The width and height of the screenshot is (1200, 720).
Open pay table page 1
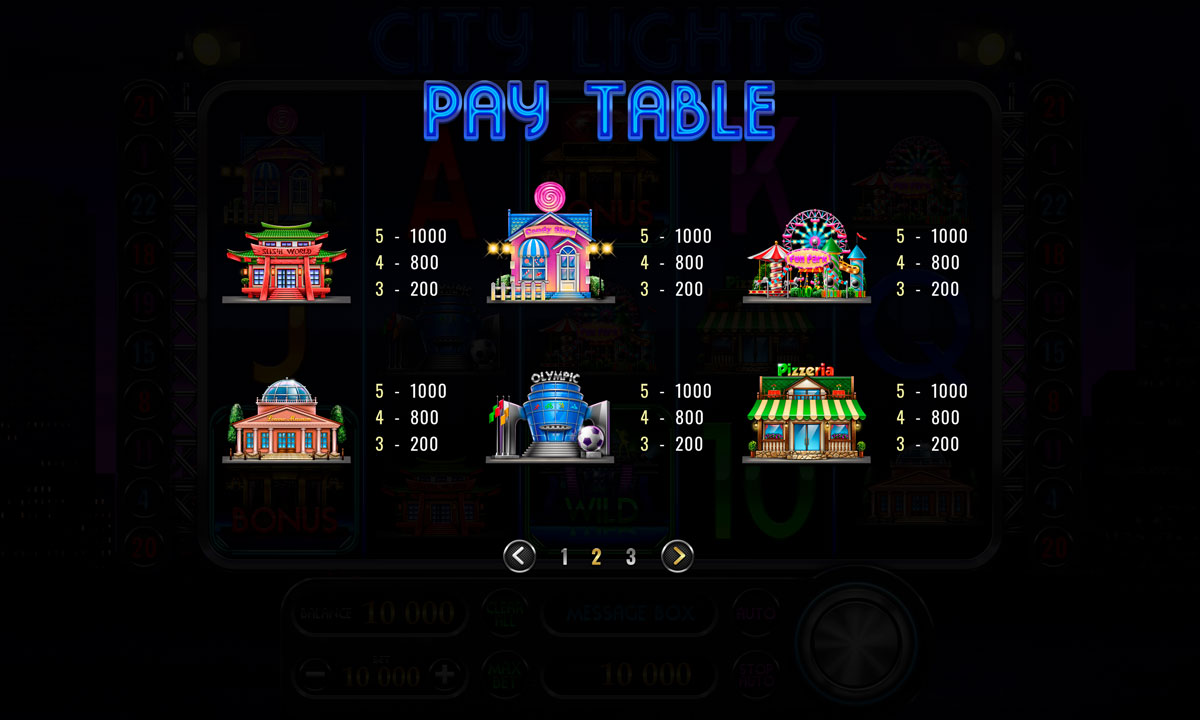click(565, 557)
